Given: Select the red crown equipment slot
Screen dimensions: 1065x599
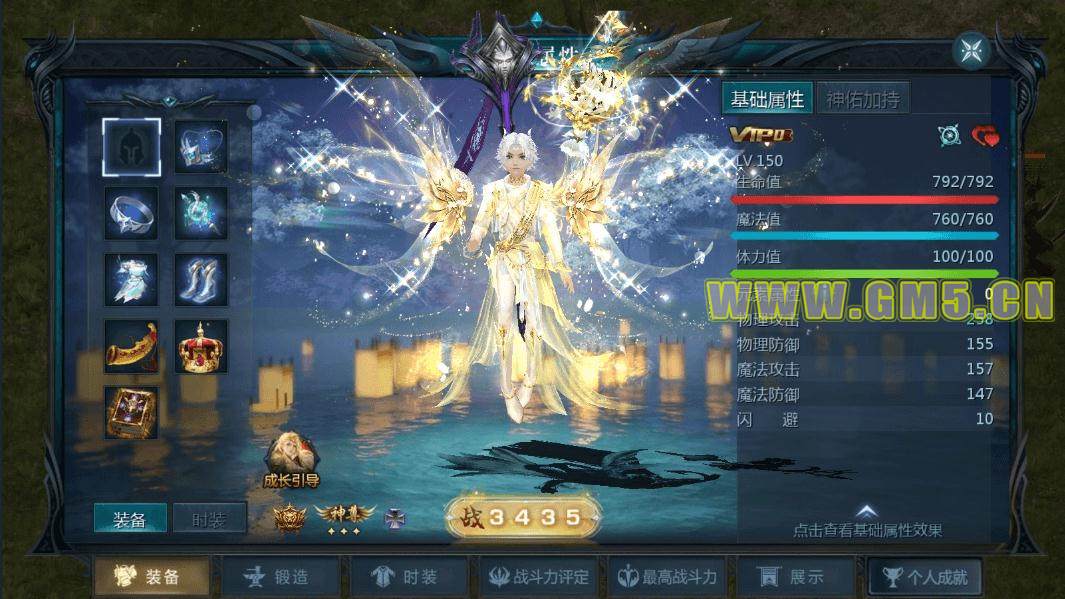Looking at the screenshot, I should (201, 346).
